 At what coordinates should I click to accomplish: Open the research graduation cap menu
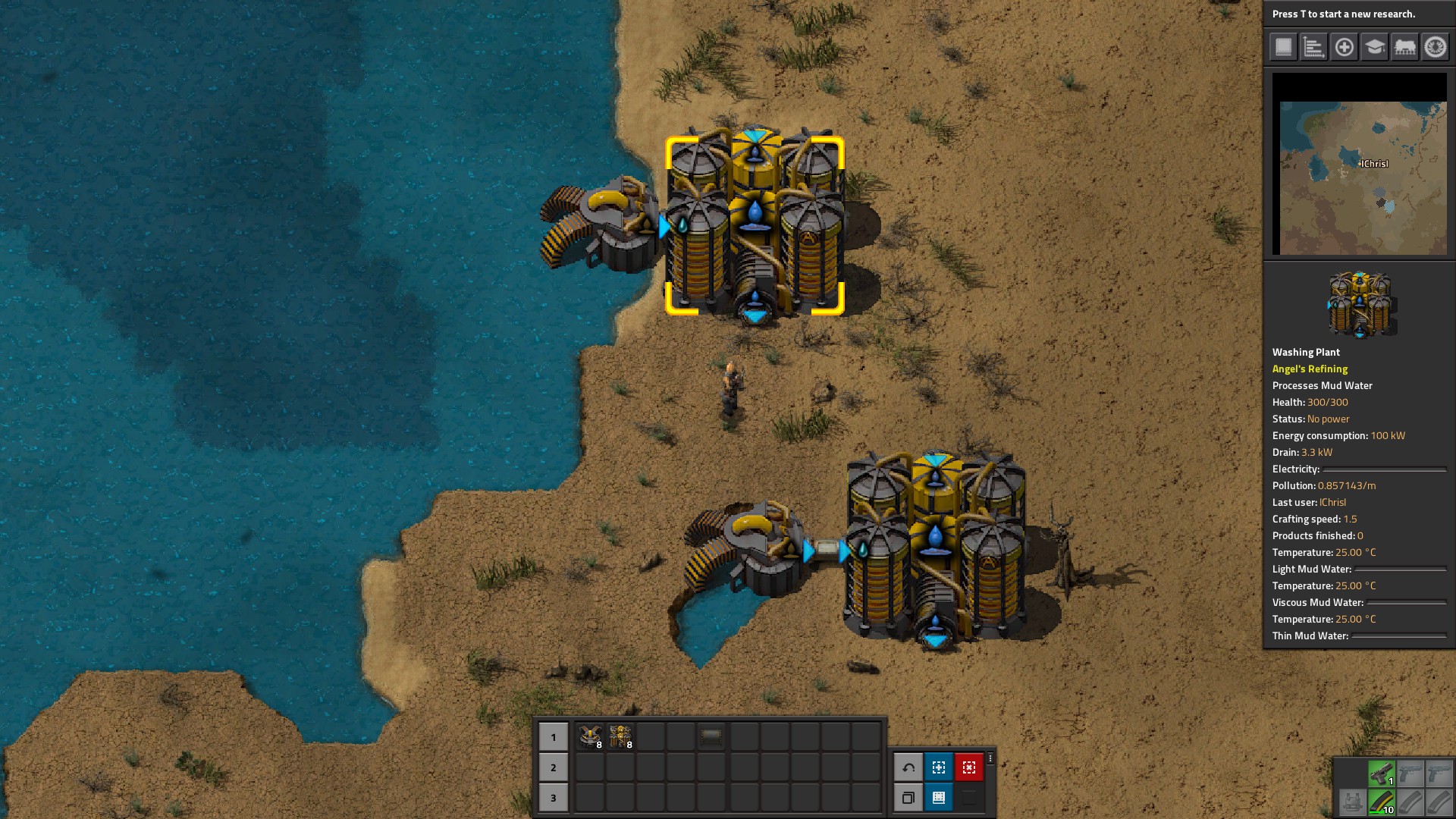pos(1374,47)
